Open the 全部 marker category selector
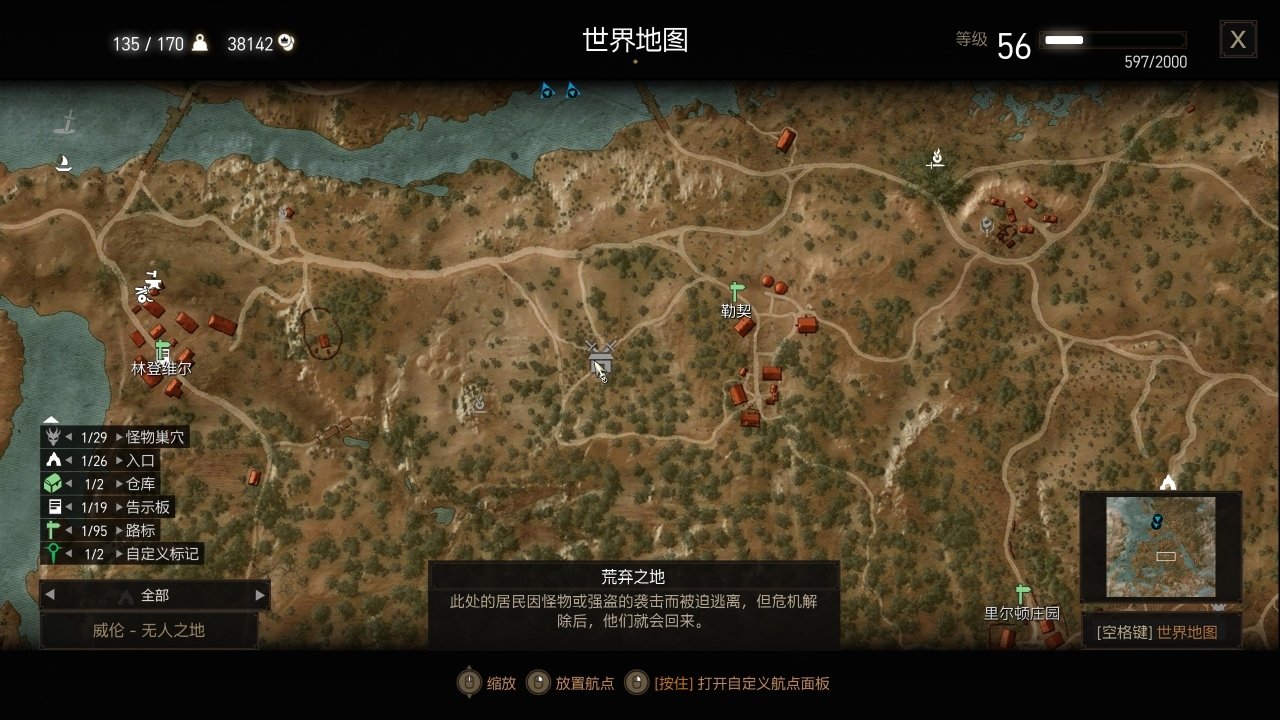Image resolution: width=1280 pixels, height=720 pixels. tap(155, 594)
